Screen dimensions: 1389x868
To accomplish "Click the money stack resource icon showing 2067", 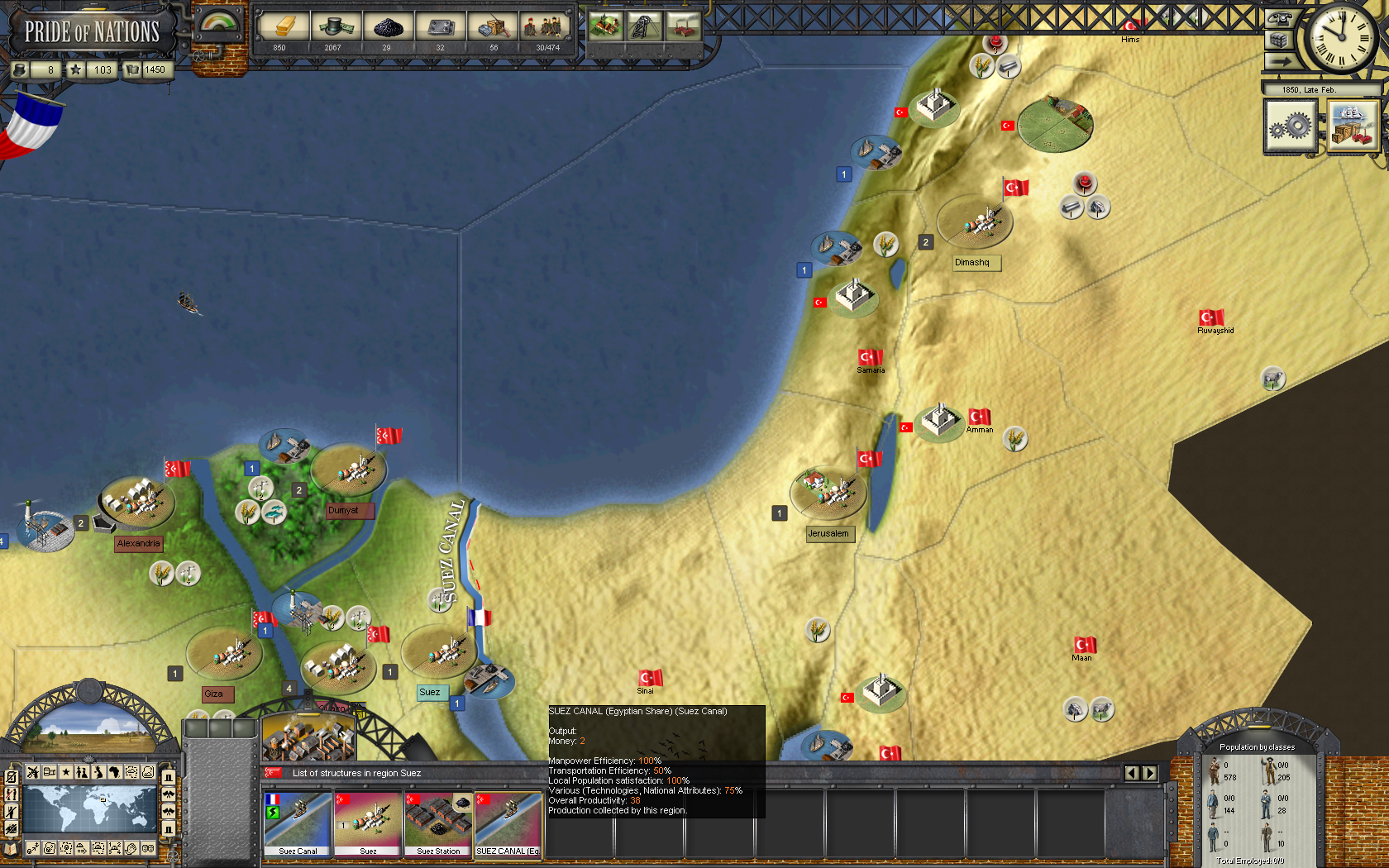I will (335, 27).
